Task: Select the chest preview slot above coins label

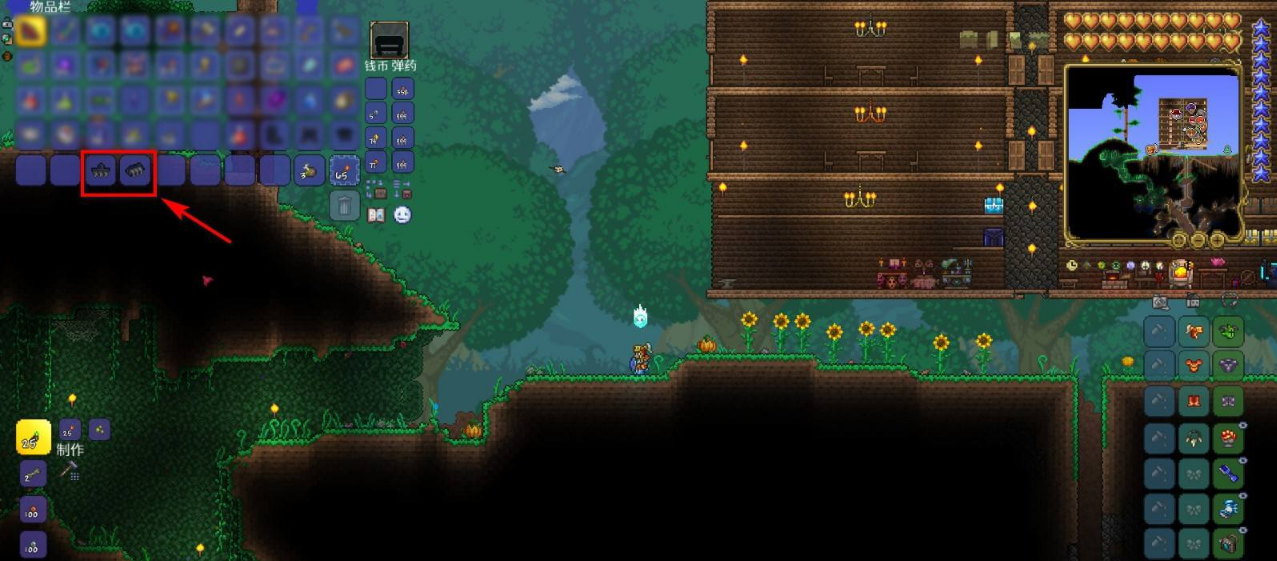Action: (389, 41)
